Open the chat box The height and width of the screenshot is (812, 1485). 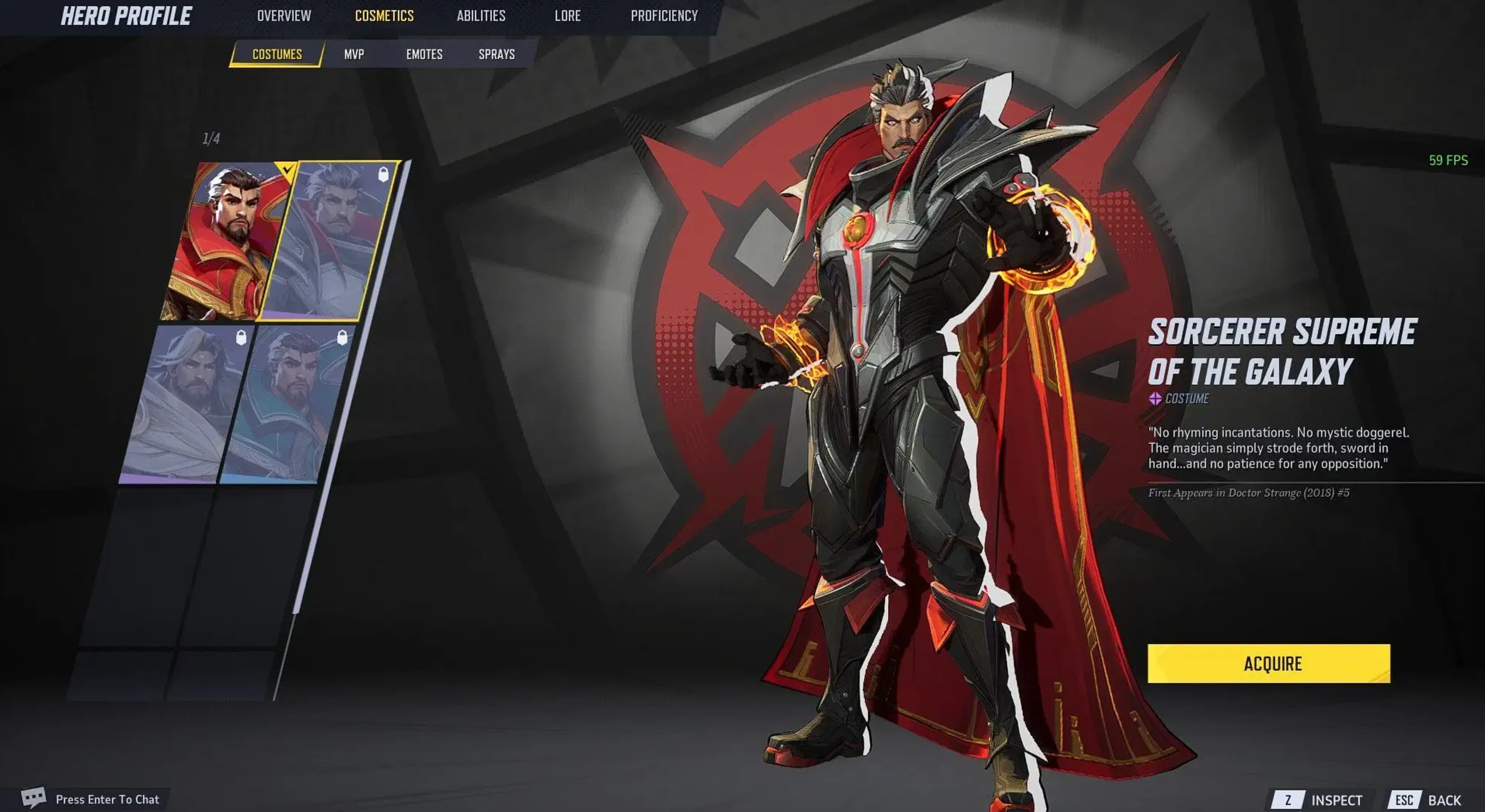92,799
